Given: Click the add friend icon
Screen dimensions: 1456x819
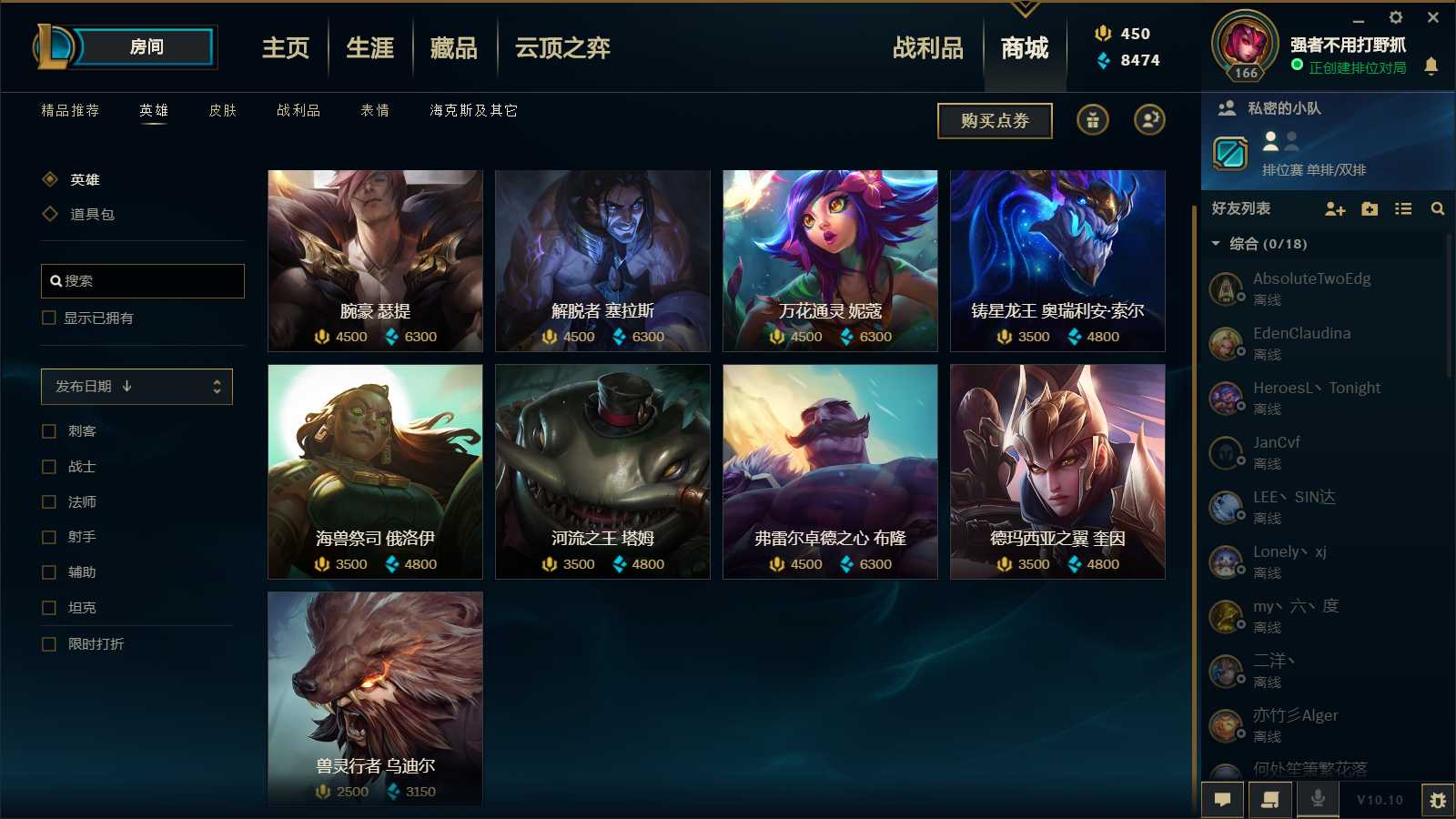Looking at the screenshot, I should tap(1334, 209).
